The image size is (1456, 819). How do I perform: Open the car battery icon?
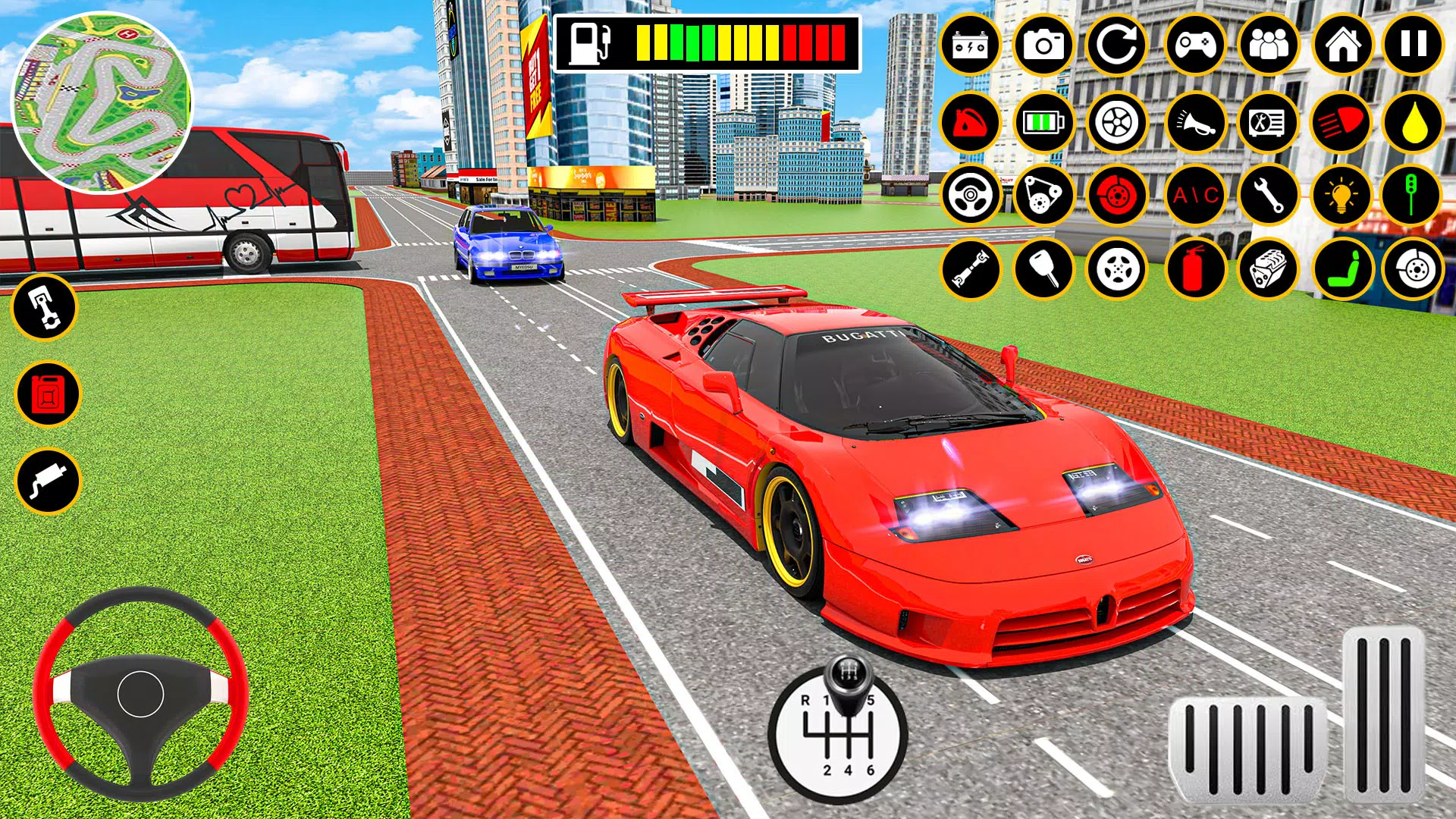pyautogui.click(x=971, y=45)
